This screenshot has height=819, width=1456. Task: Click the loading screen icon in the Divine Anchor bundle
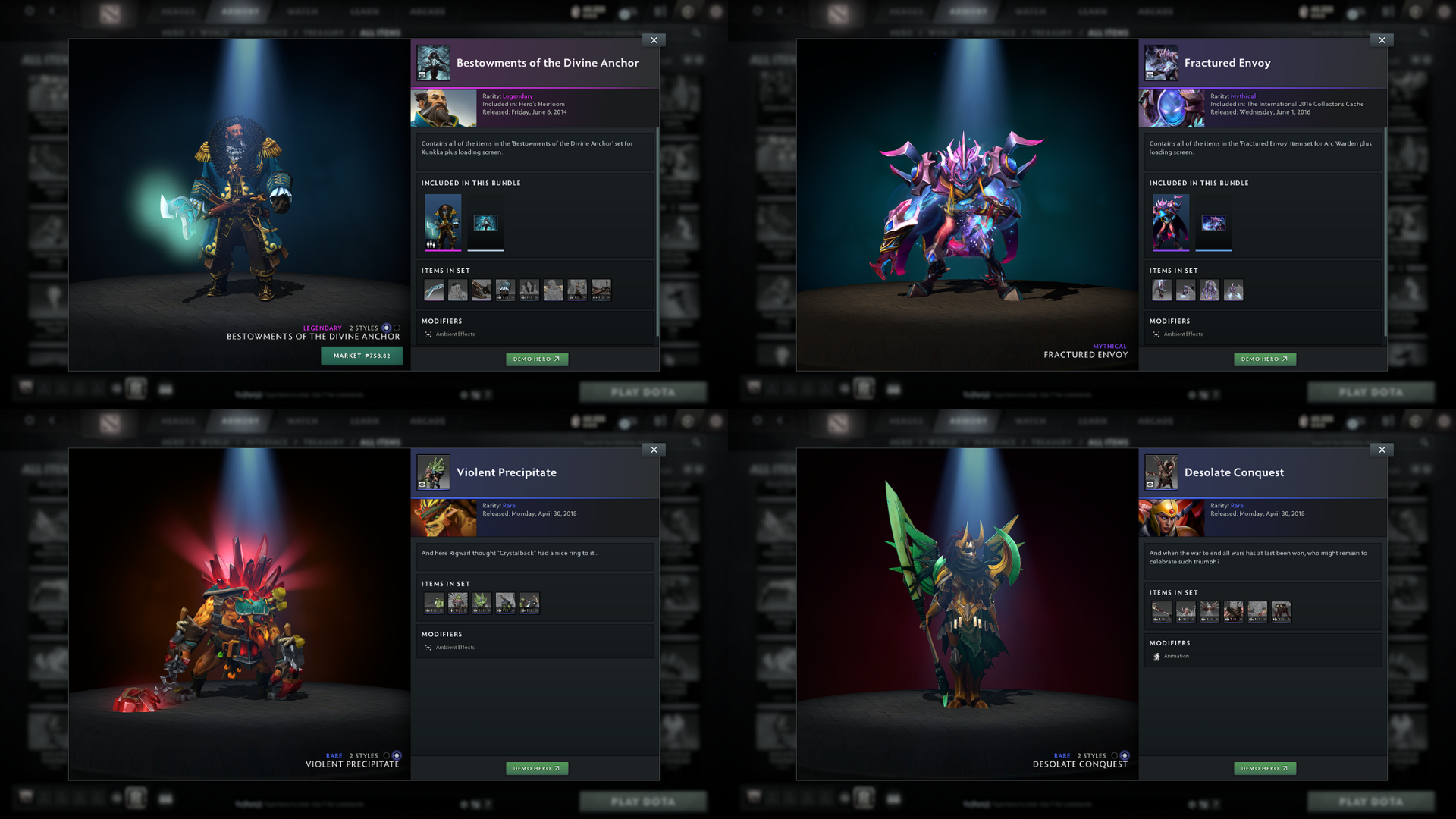click(x=486, y=223)
